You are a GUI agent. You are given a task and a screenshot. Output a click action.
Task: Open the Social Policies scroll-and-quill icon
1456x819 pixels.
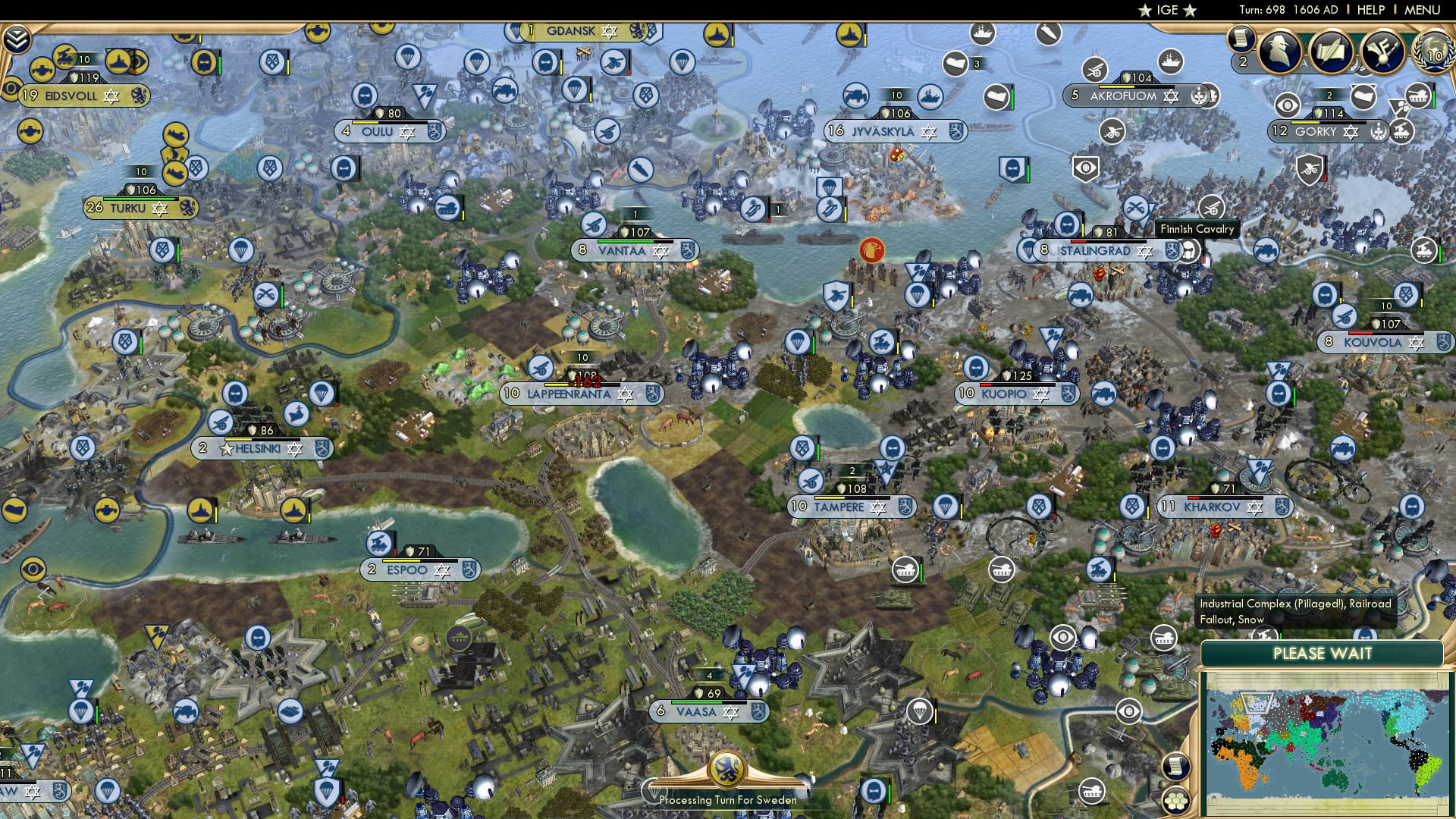tap(1332, 51)
